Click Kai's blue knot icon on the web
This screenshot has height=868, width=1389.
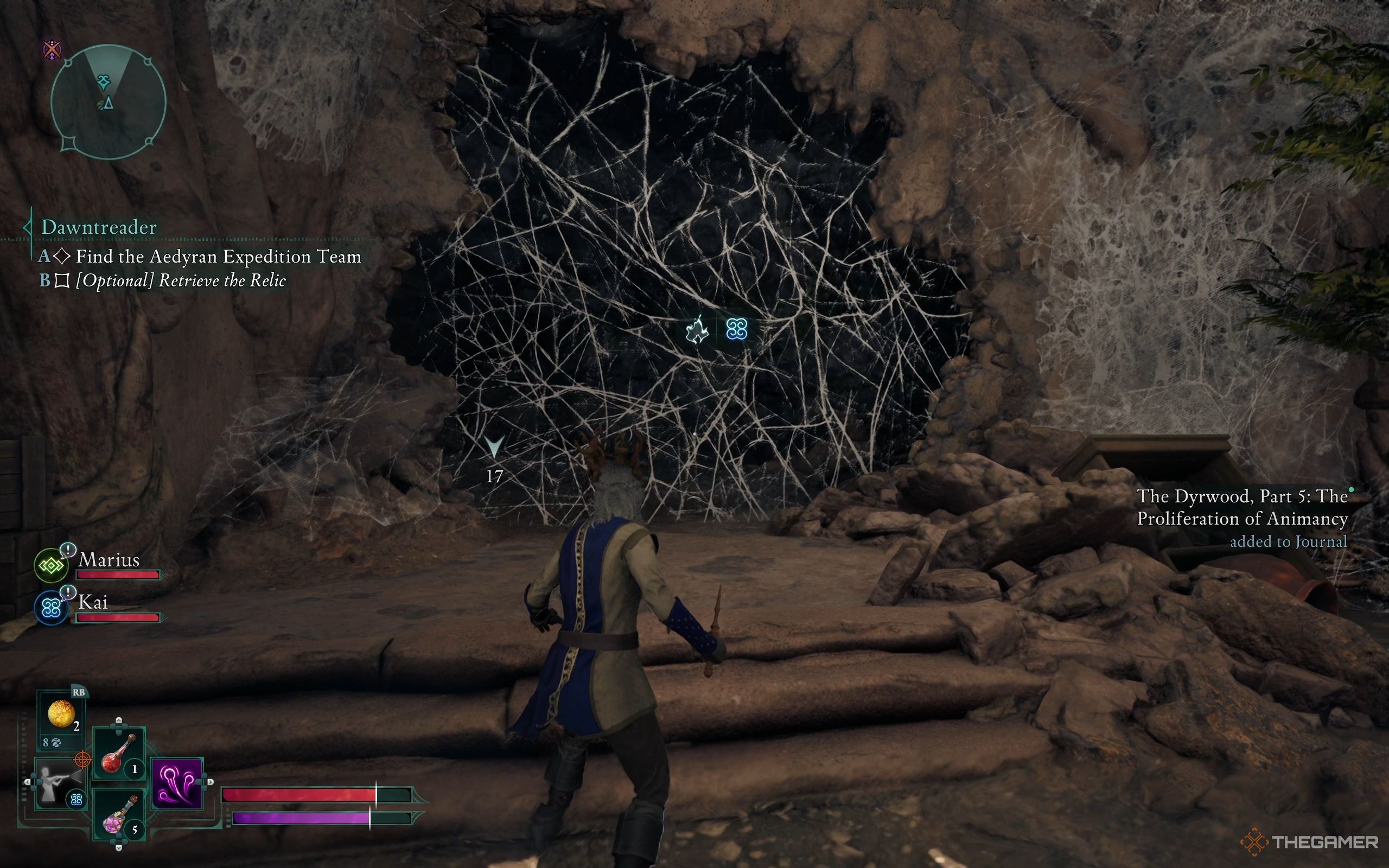click(736, 329)
